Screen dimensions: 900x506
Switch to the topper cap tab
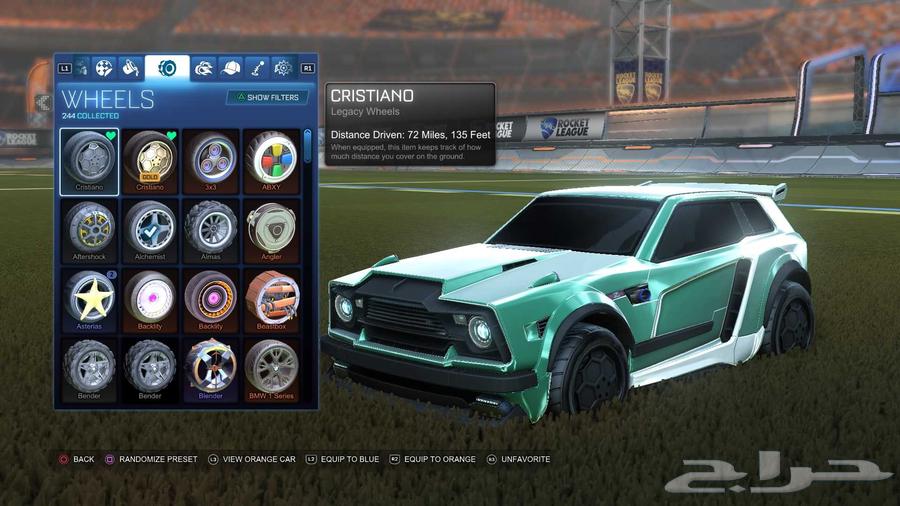pos(231,68)
